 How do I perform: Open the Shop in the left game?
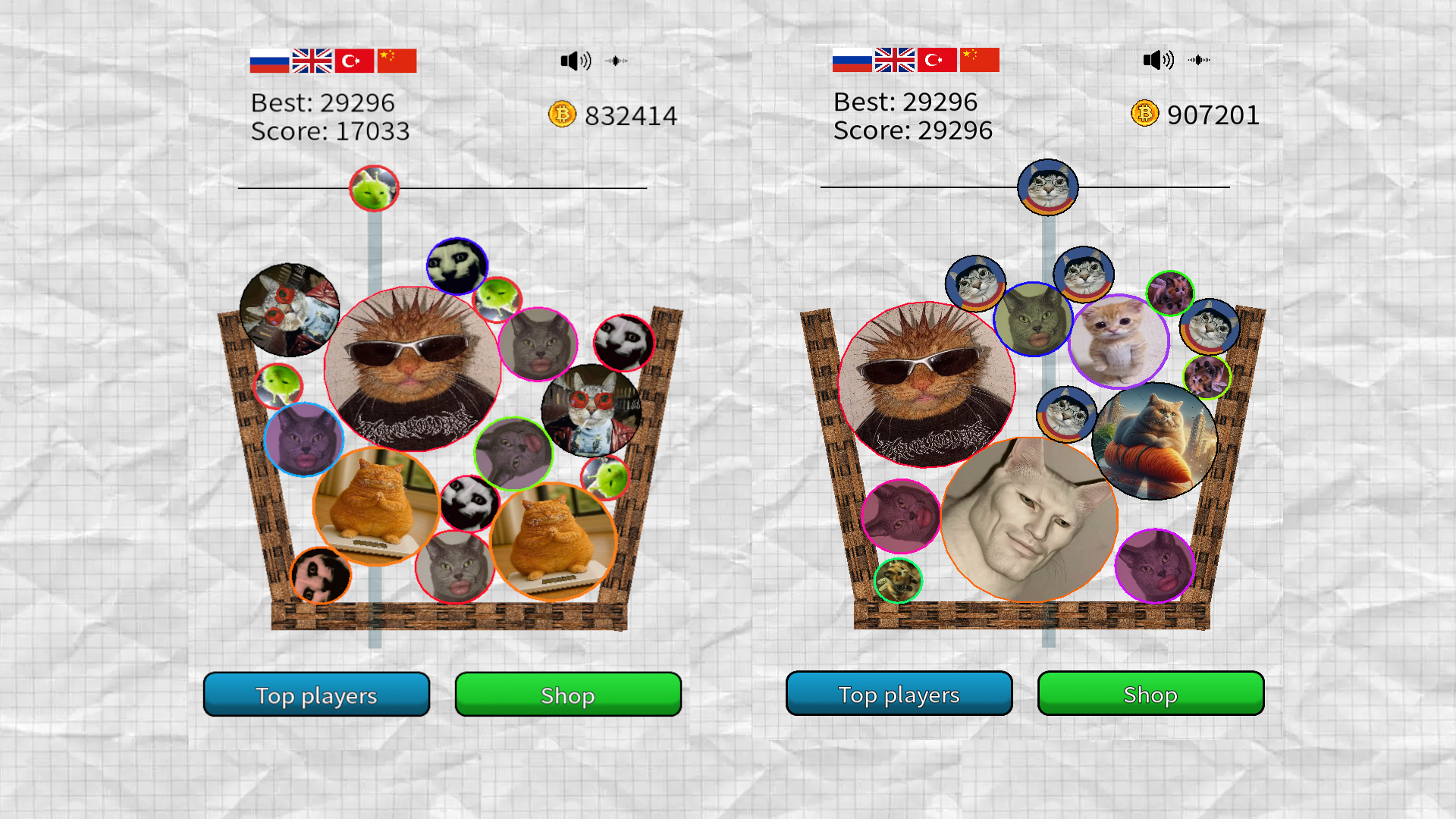click(568, 695)
